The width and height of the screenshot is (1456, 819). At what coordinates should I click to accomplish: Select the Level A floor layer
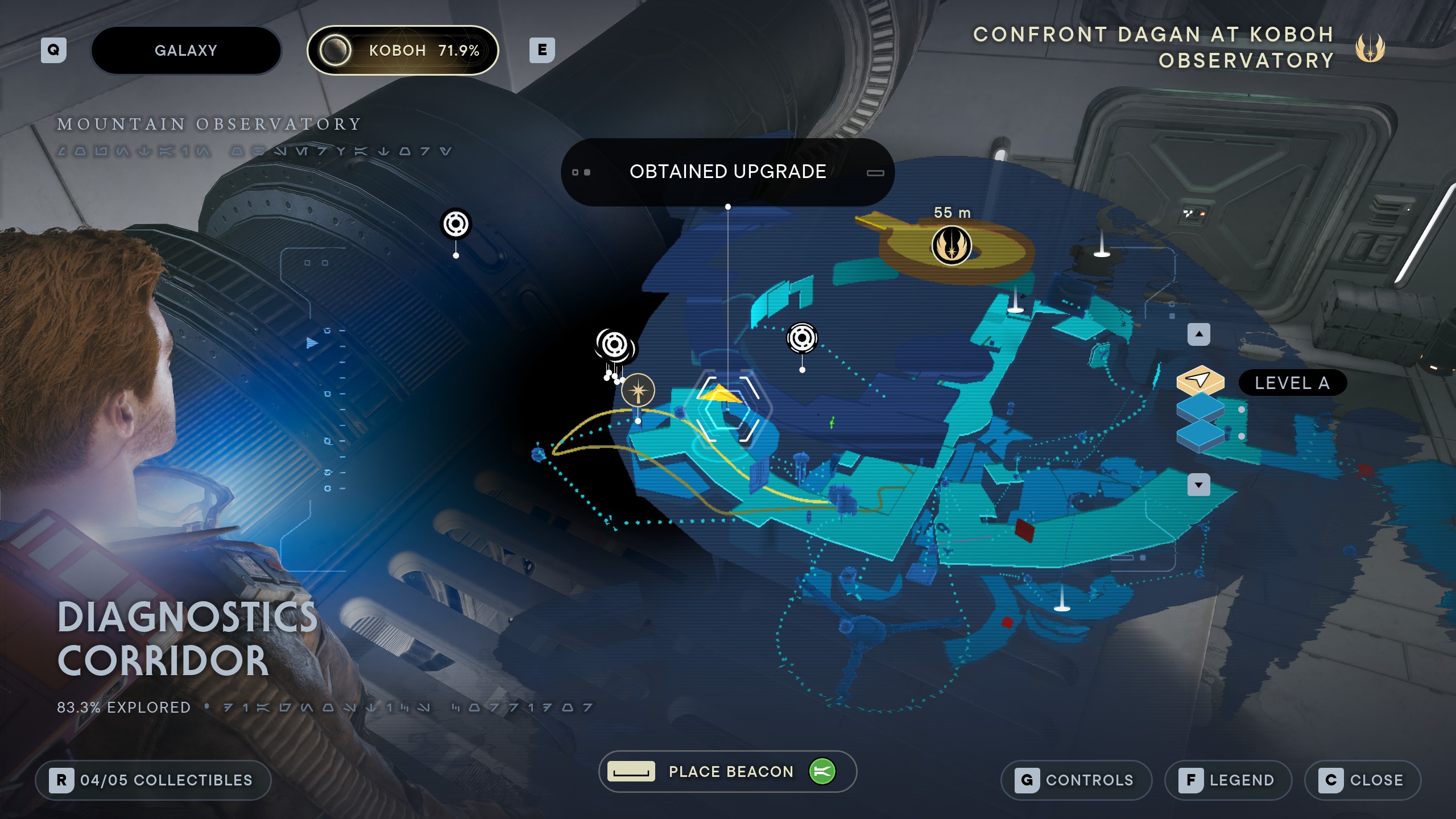point(1200,380)
